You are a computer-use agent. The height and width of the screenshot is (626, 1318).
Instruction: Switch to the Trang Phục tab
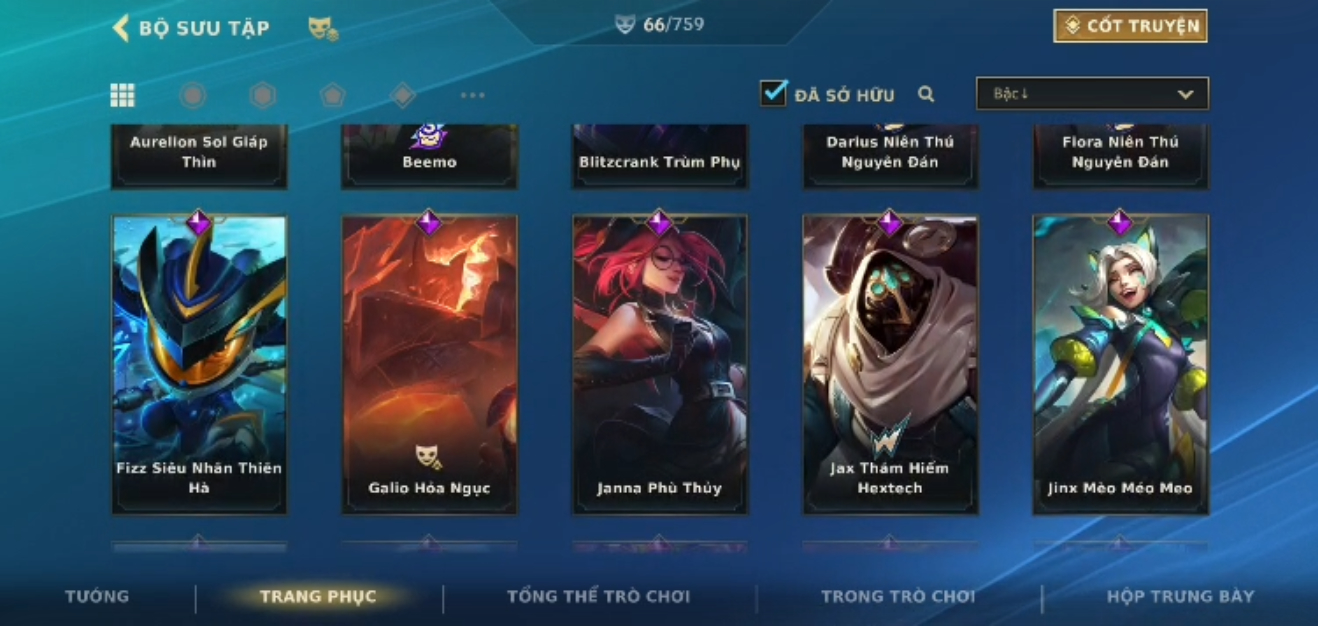[318, 597]
